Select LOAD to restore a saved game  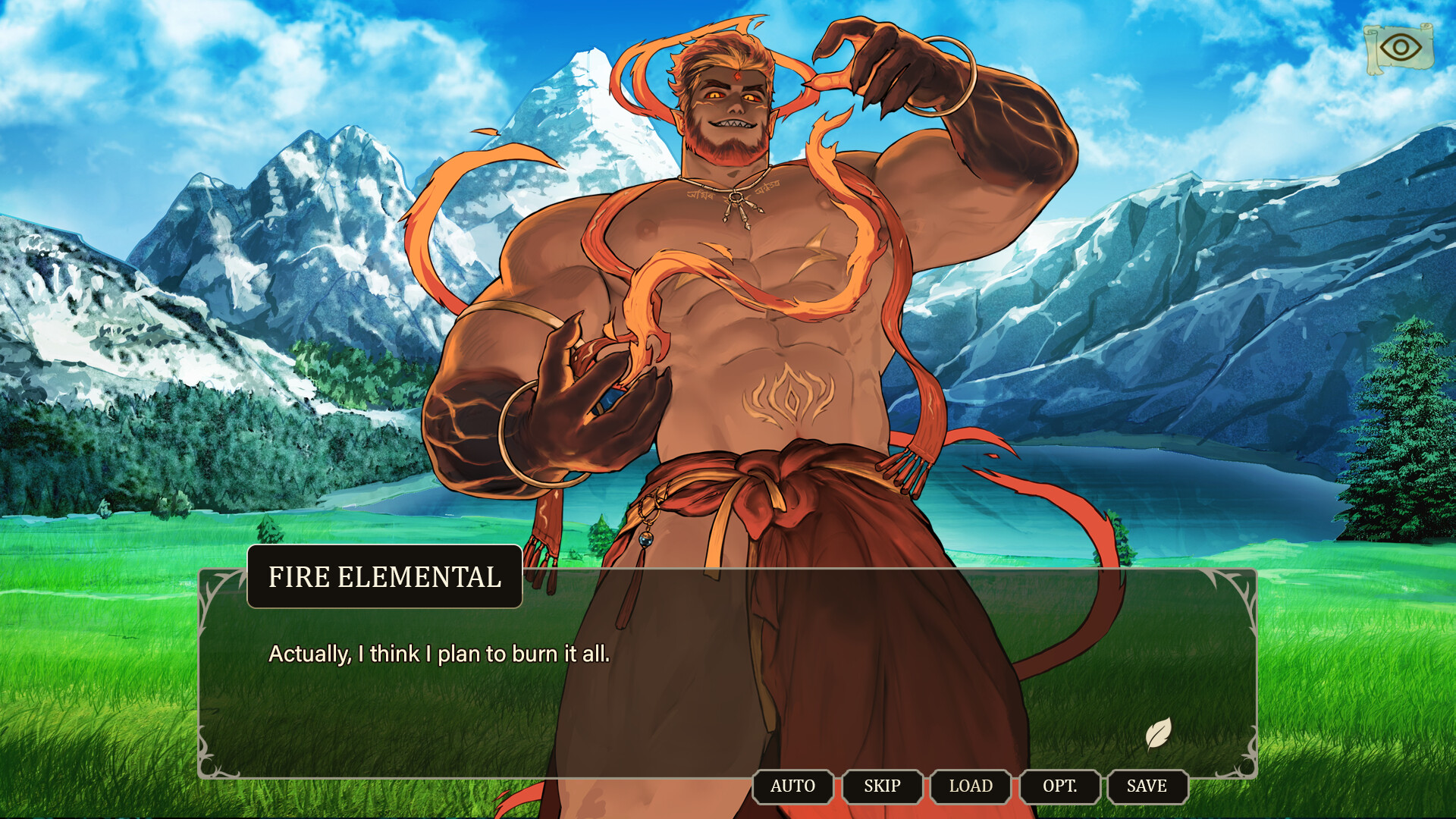pos(971,786)
